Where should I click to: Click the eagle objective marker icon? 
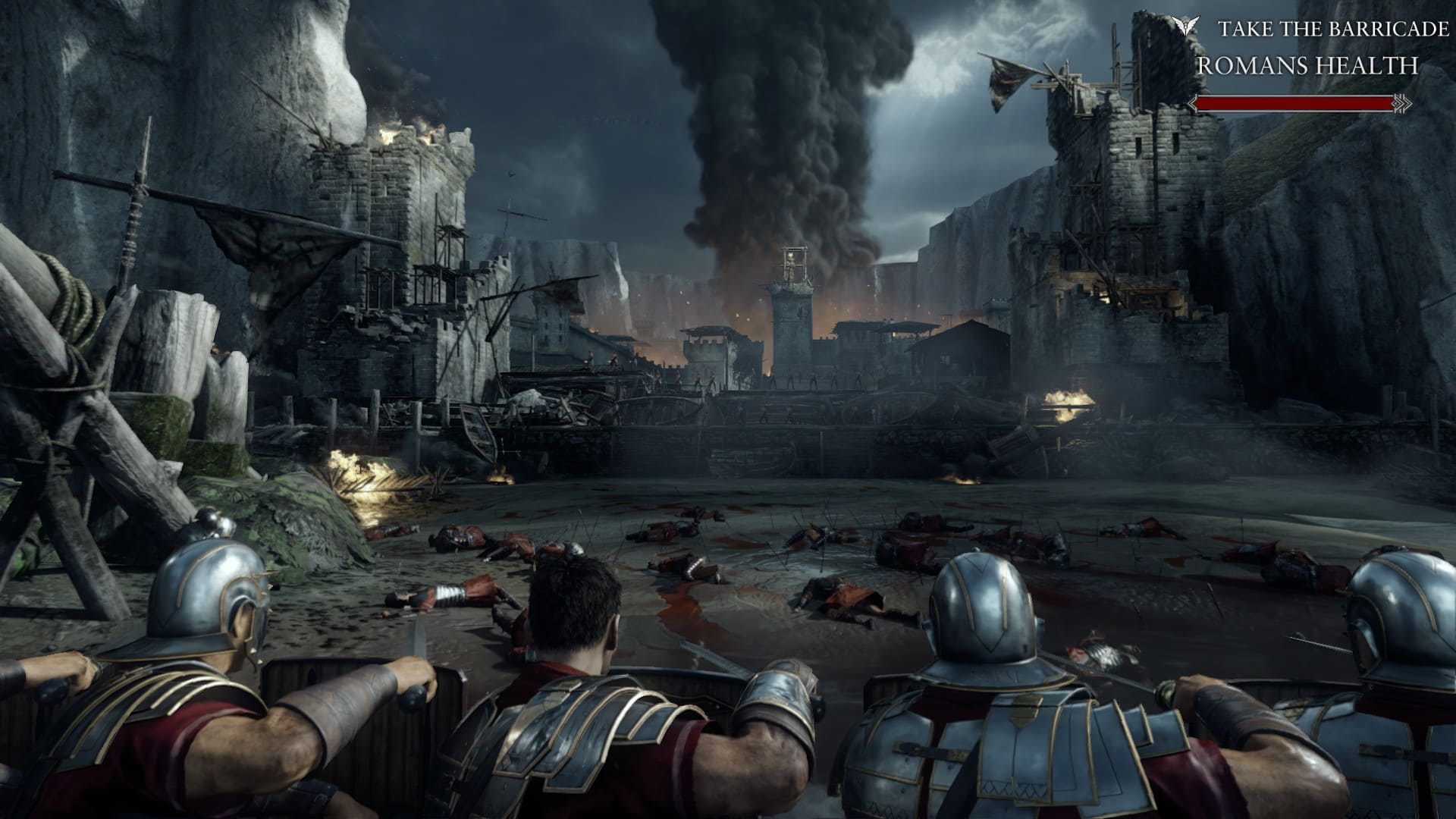coord(1185,28)
